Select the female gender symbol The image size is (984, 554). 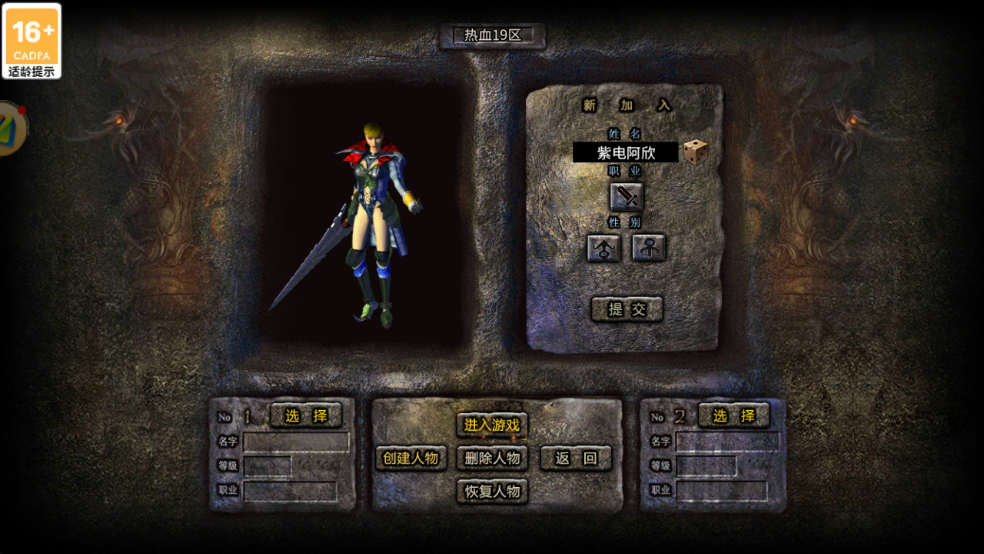(649, 248)
